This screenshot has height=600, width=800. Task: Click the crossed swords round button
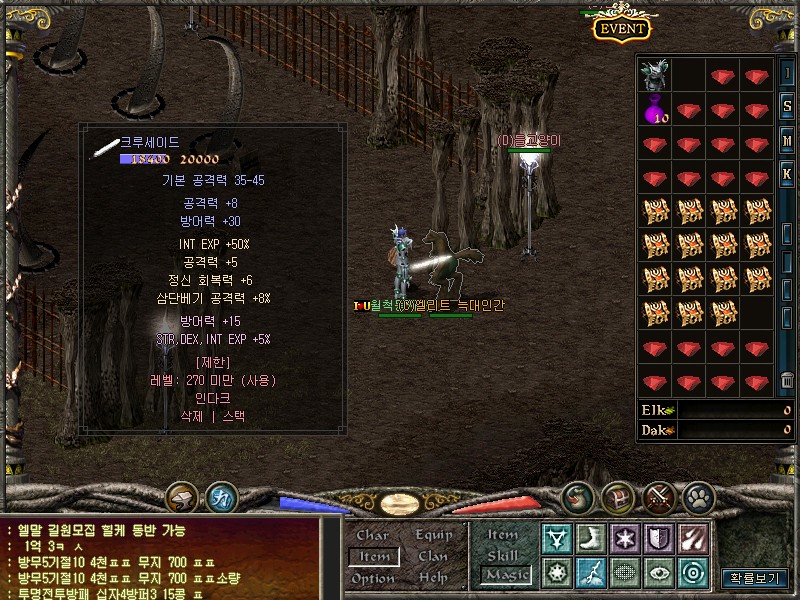point(660,497)
